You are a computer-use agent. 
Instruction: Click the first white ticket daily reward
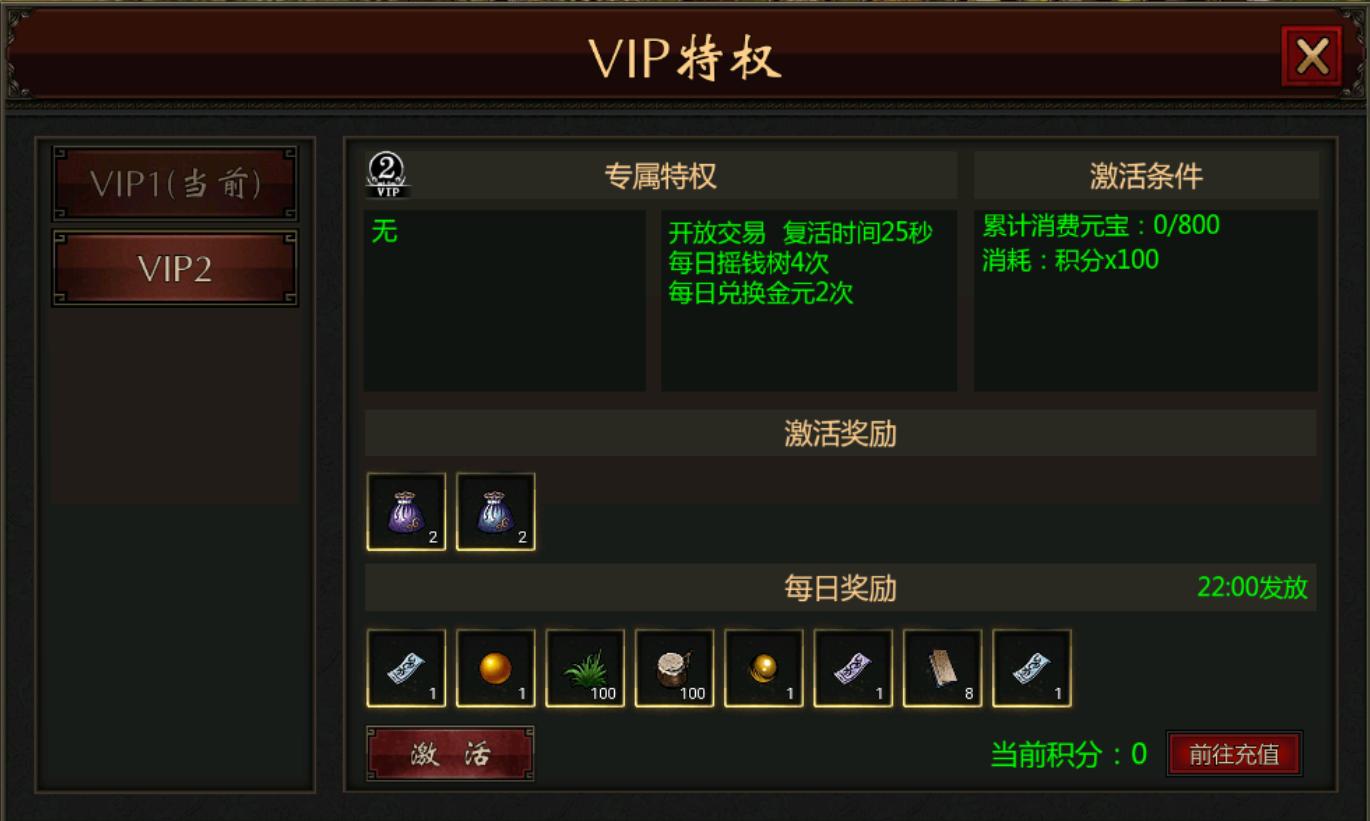(405, 668)
